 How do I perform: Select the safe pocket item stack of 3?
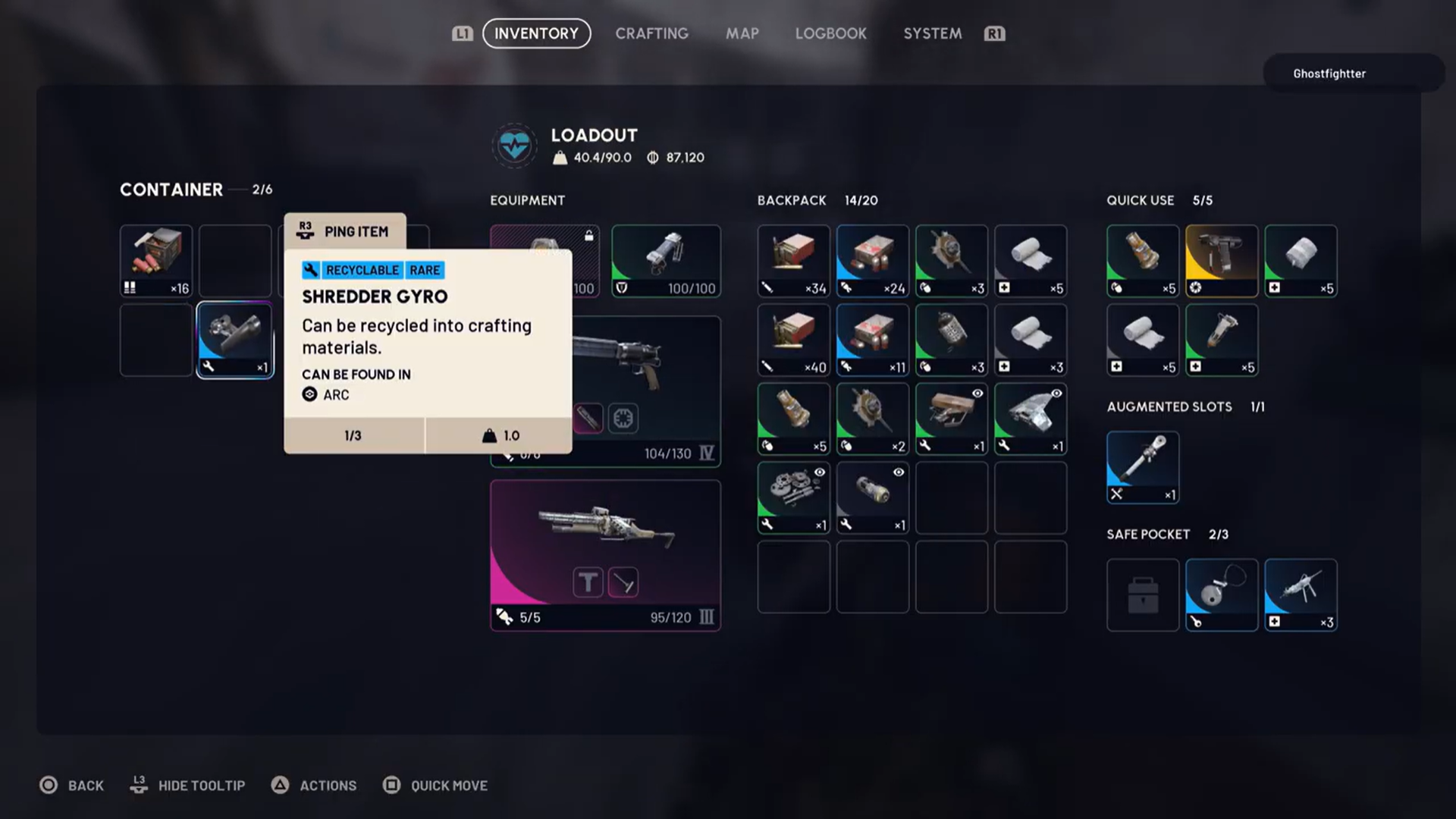pyautogui.click(x=1300, y=594)
